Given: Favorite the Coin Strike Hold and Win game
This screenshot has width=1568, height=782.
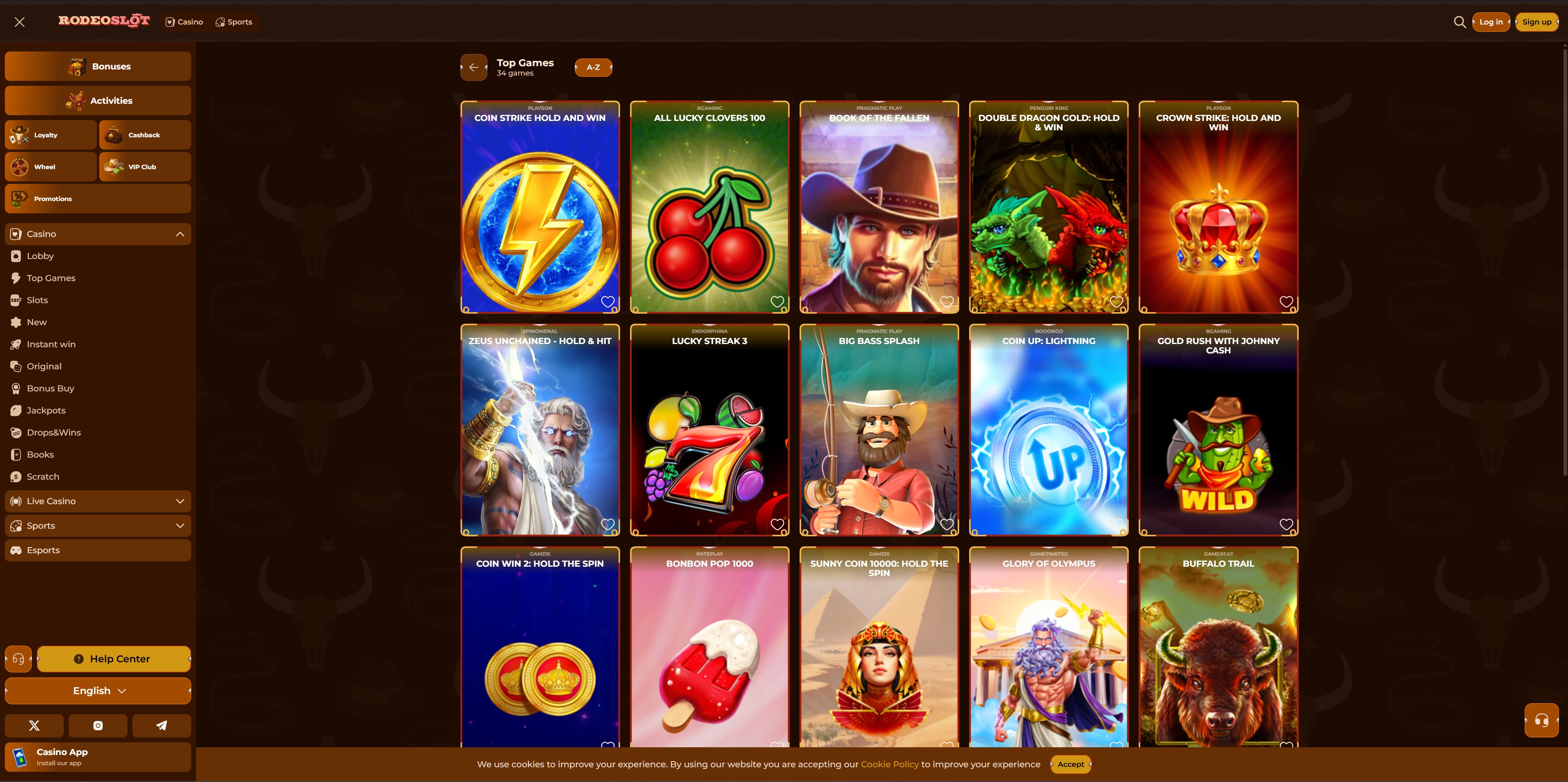Looking at the screenshot, I should [x=608, y=301].
